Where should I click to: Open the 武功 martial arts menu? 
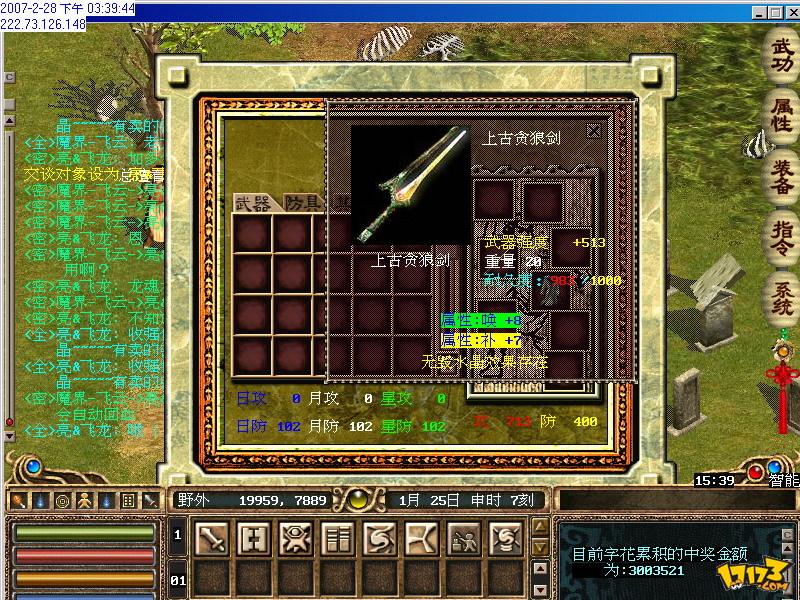click(x=781, y=56)
